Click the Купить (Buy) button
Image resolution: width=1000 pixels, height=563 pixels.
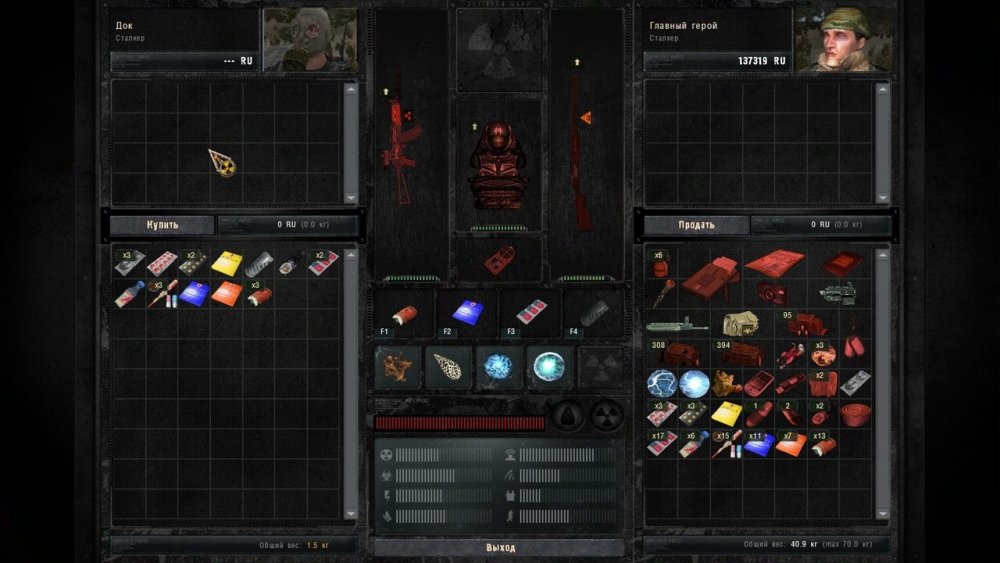[162, 225]
